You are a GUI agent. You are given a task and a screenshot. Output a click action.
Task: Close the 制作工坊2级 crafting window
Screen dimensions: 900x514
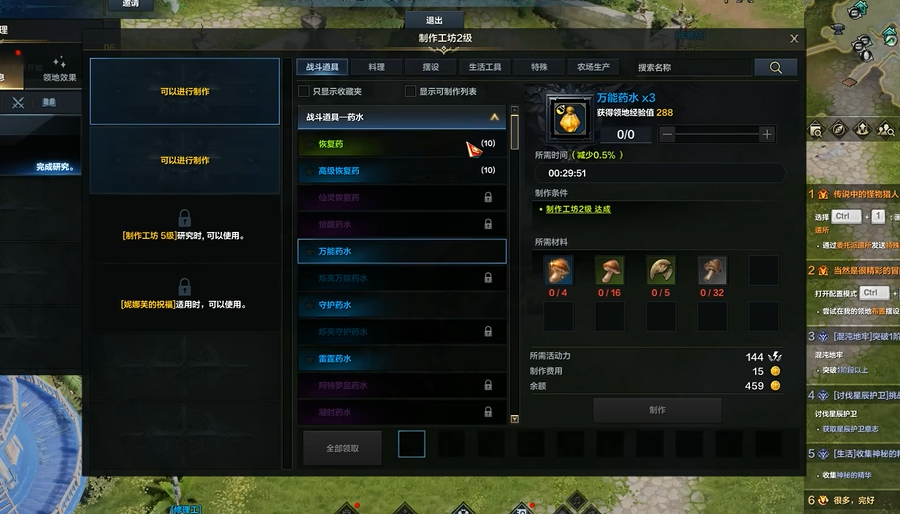click(x=794, y=39)
